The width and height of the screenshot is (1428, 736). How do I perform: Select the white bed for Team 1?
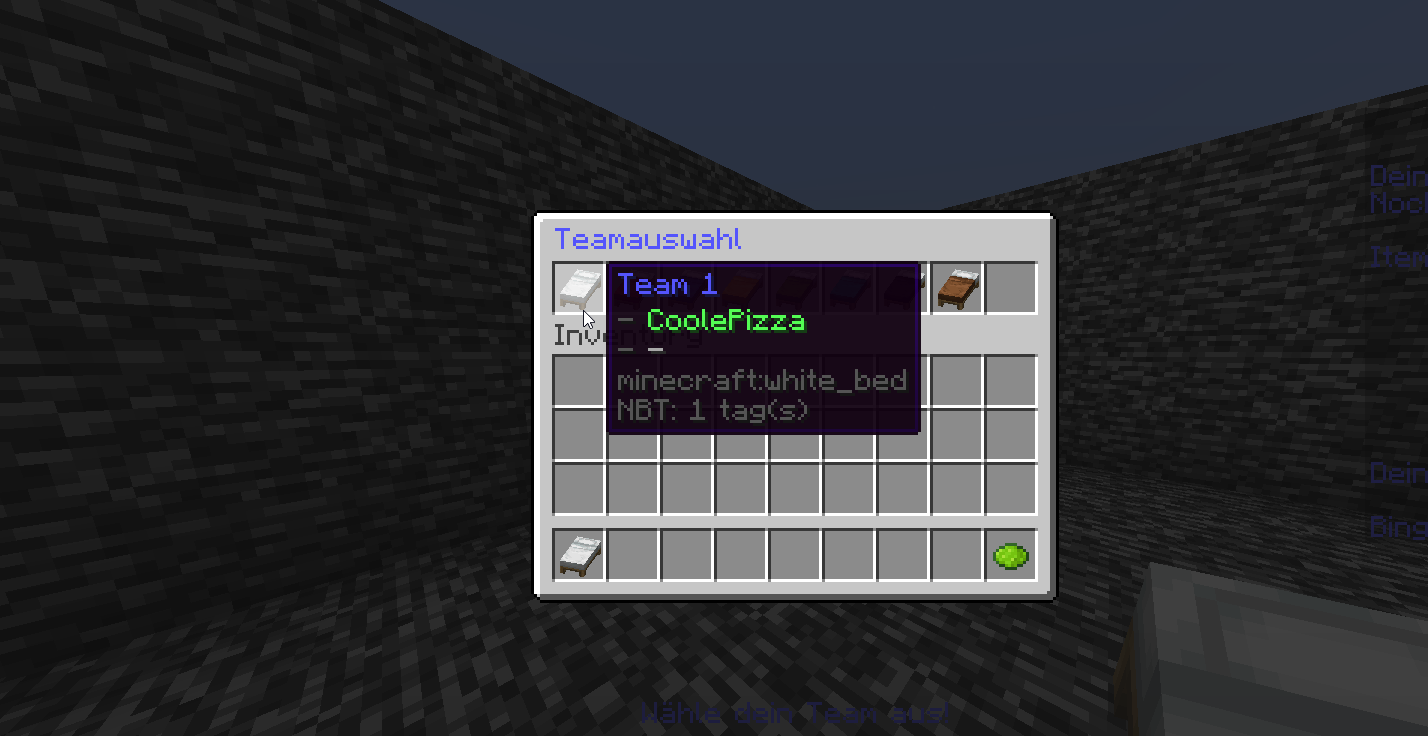[578, 286]
